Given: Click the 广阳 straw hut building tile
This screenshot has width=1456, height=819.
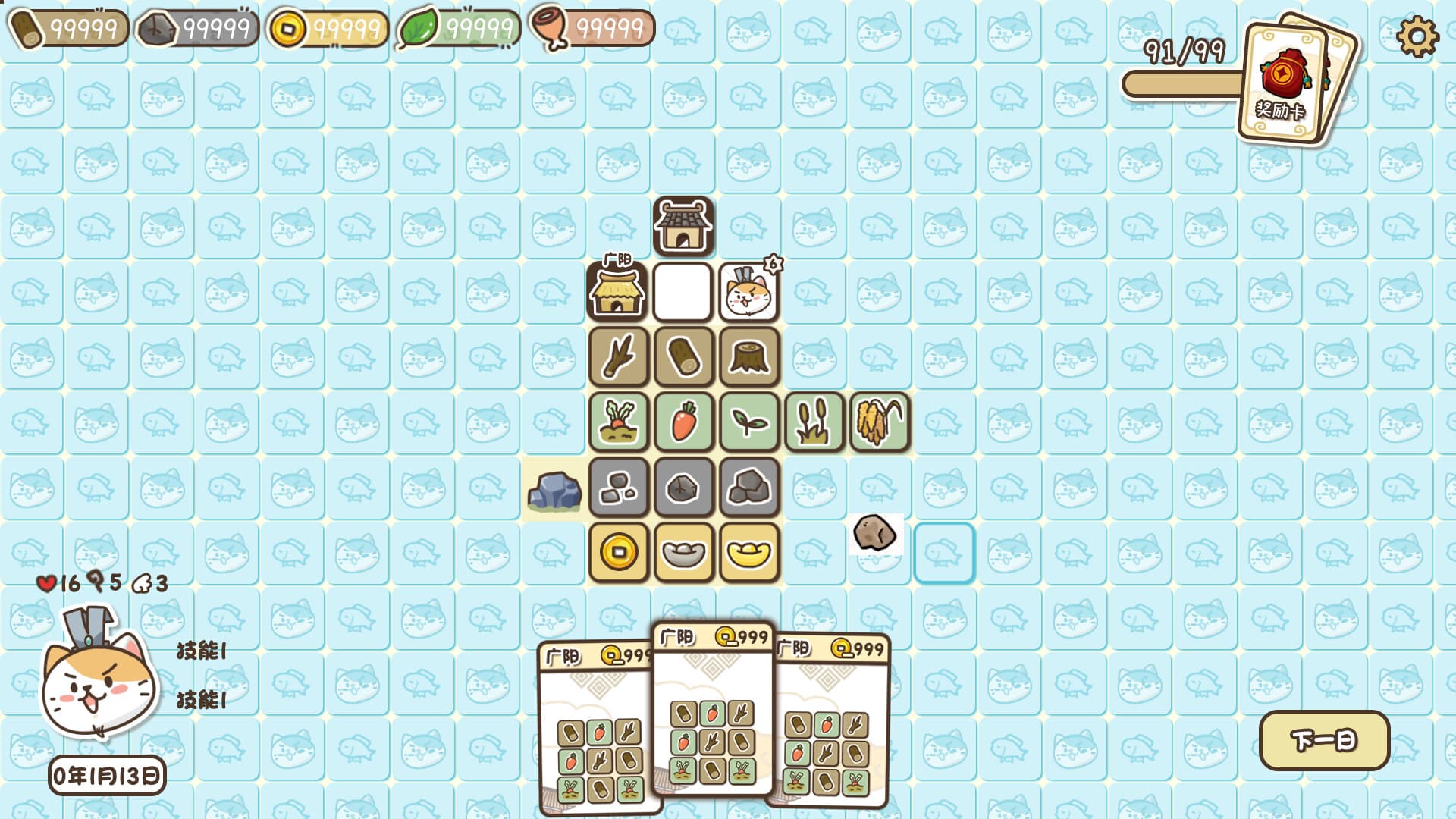Looking at the screenshot, I should (618, 292).
